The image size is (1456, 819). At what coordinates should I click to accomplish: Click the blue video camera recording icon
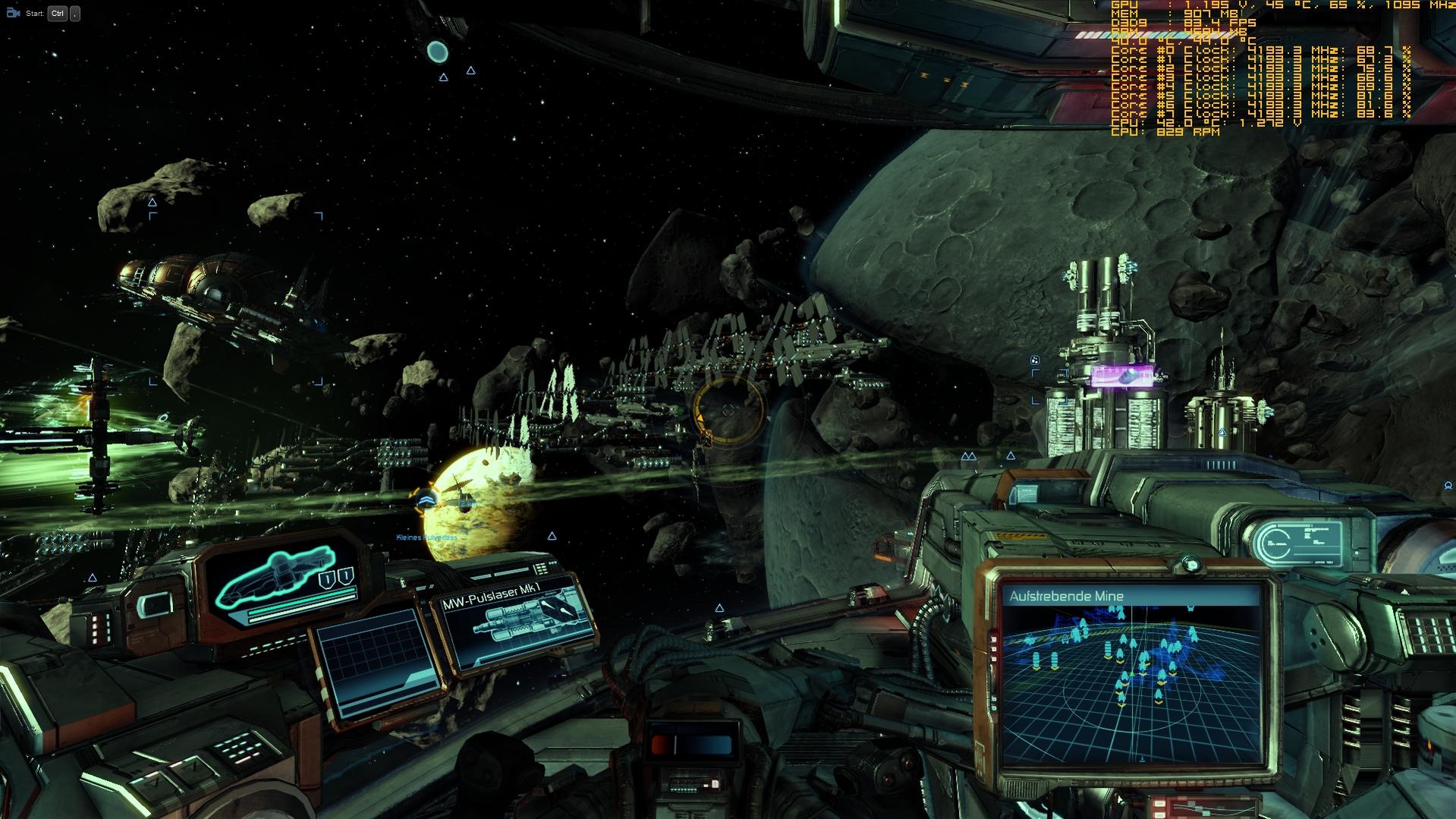pos(13,13)
